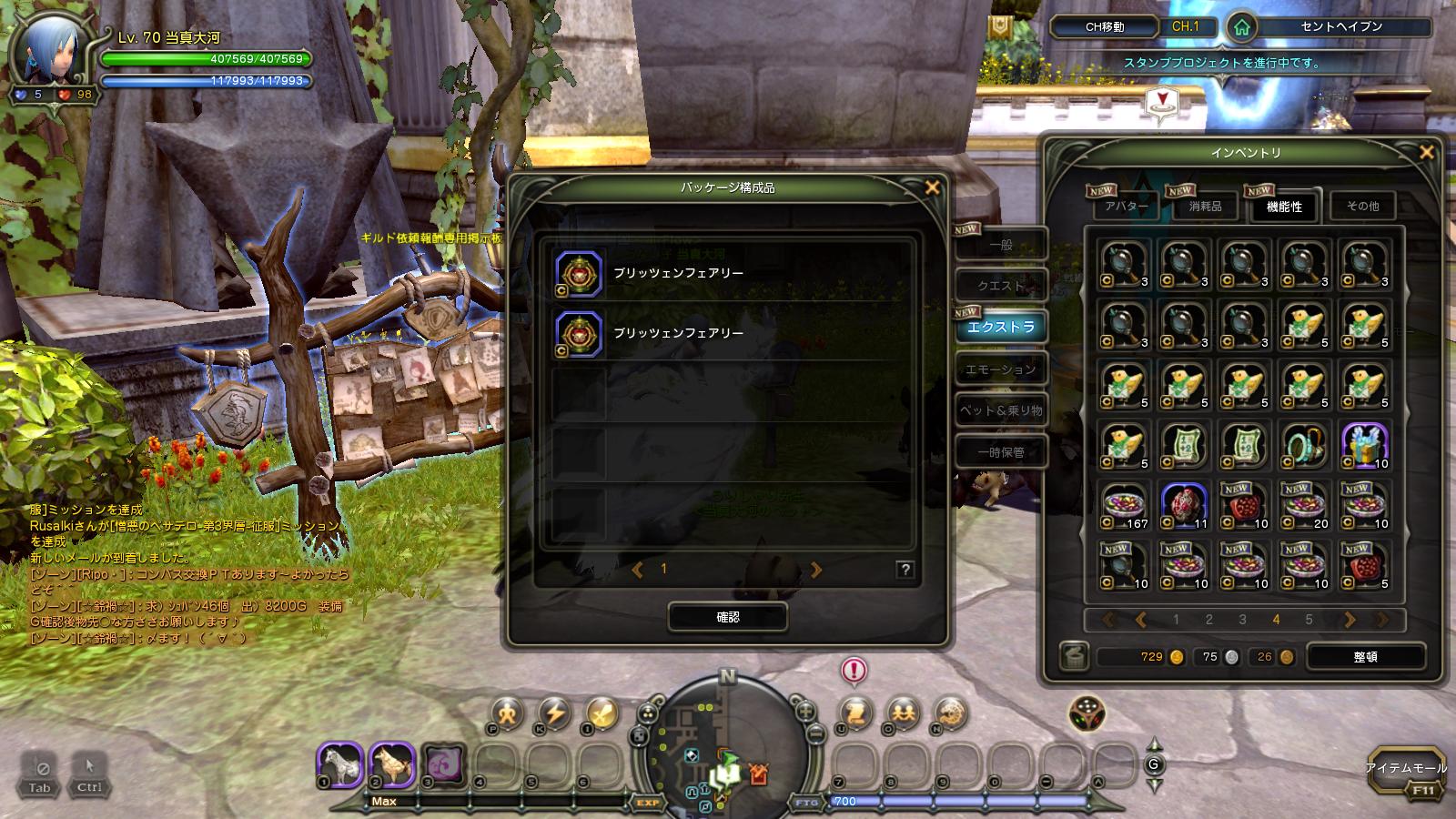This screenshot has width=1456, height=819.
Task: Go to inventory page 5
Action: 1309,620
